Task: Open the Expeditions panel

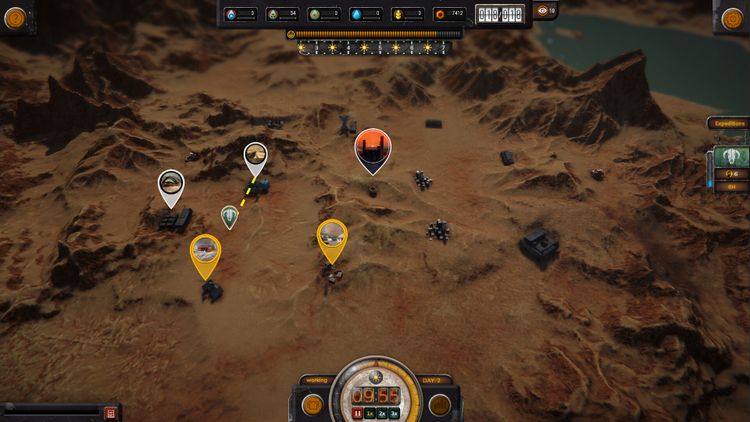Action: (728, 123)
